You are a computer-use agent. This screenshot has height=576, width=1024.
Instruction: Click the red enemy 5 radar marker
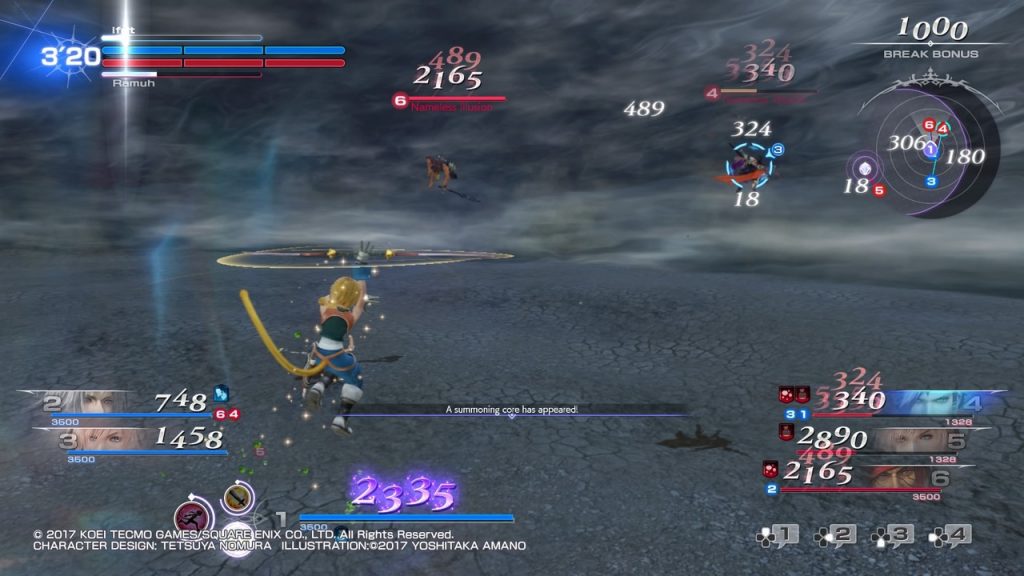coord(879,189)
